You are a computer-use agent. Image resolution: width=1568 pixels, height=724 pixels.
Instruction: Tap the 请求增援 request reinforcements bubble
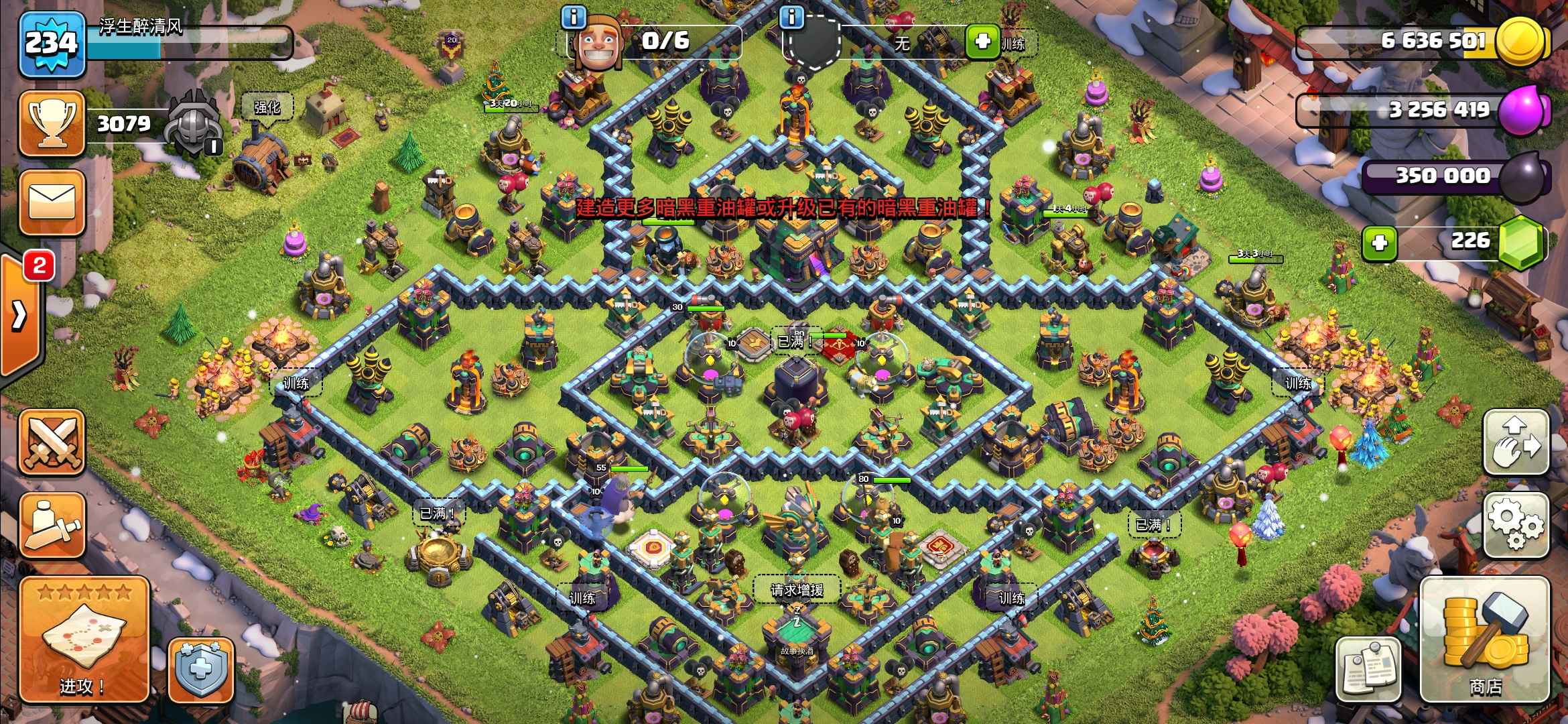[797, 591]
